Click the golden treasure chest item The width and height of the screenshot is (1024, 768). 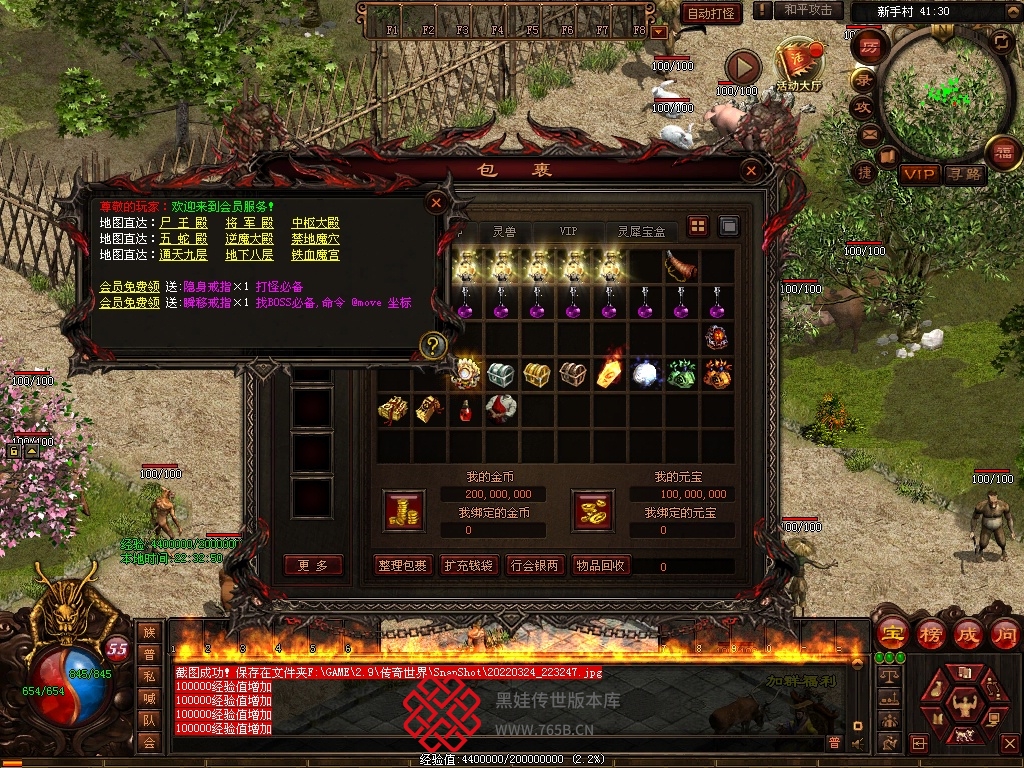pos(536,375)
